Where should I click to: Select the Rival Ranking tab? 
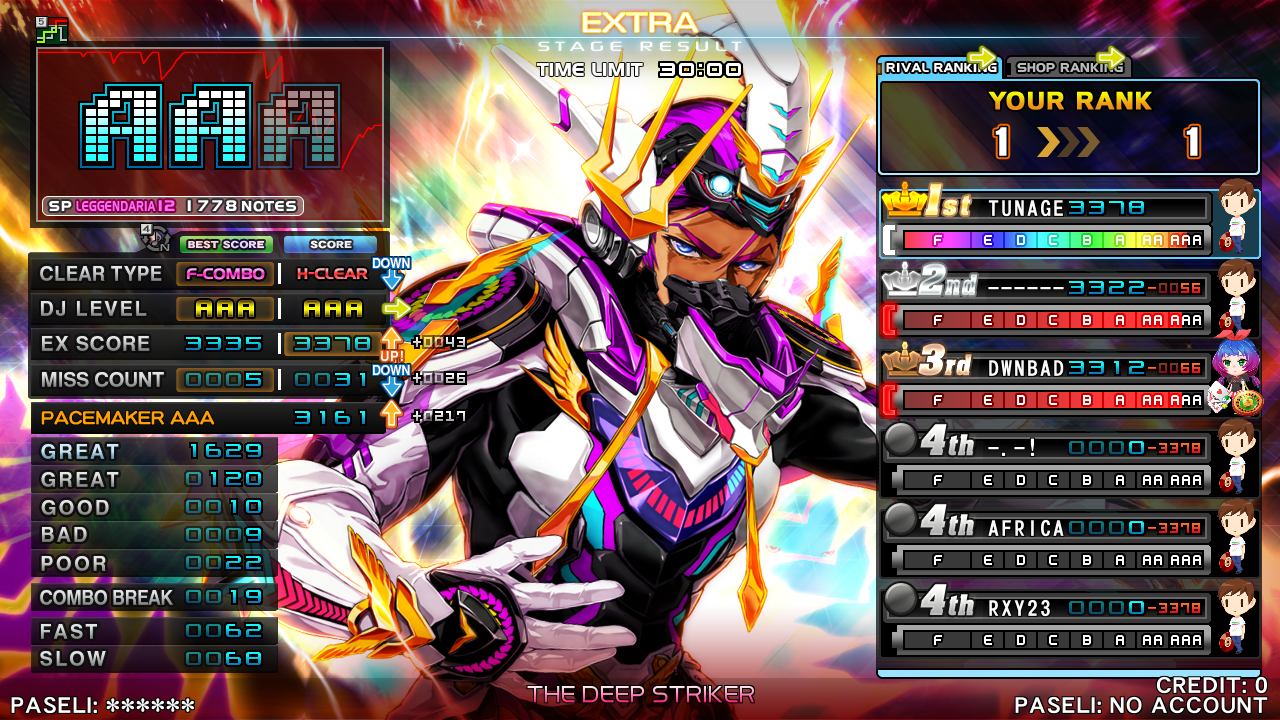[941, 67]
